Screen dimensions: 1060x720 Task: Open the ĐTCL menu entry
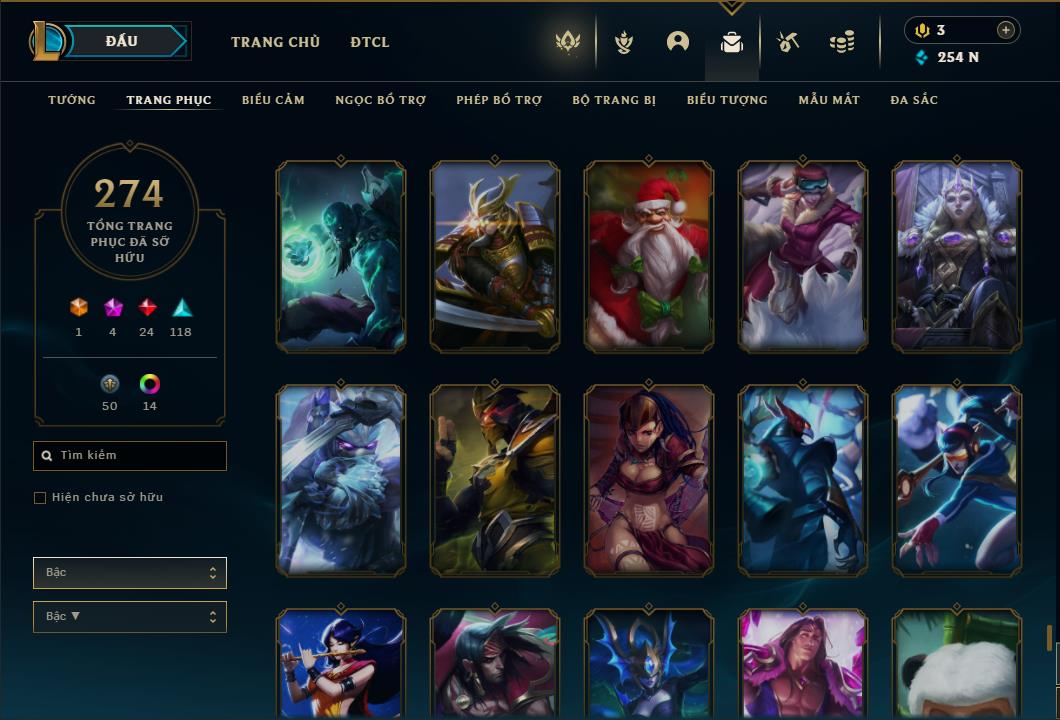[x=370, y=42]
